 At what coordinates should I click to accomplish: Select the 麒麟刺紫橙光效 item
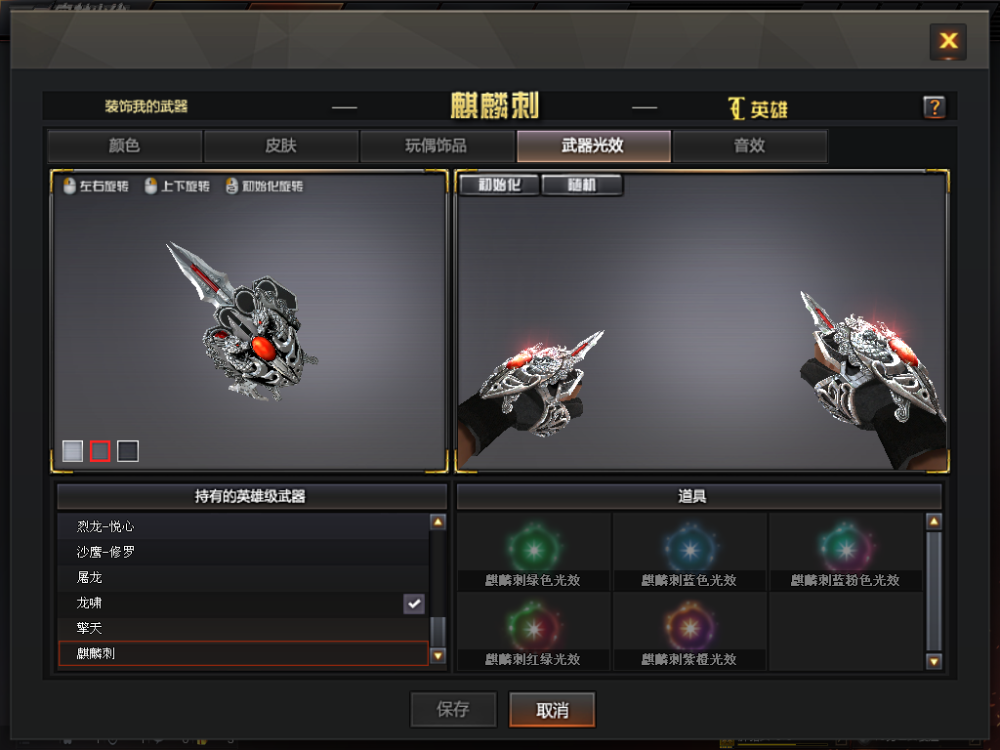(690, 631)
